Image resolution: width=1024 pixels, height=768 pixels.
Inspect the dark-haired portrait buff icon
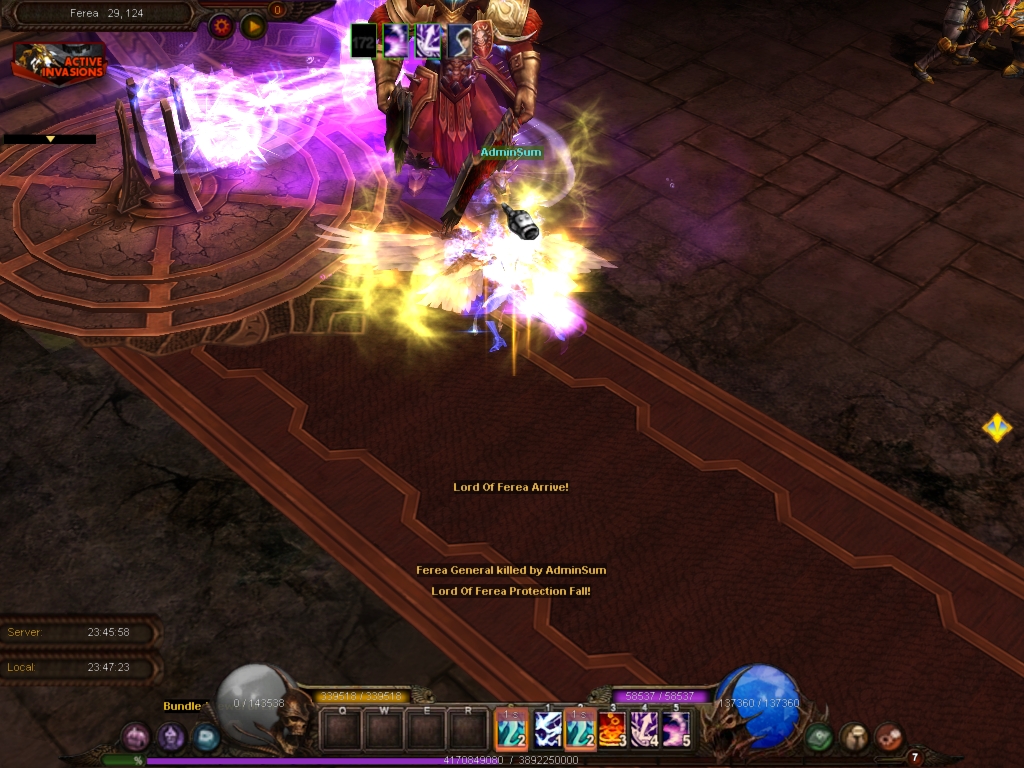coord(460,40)
